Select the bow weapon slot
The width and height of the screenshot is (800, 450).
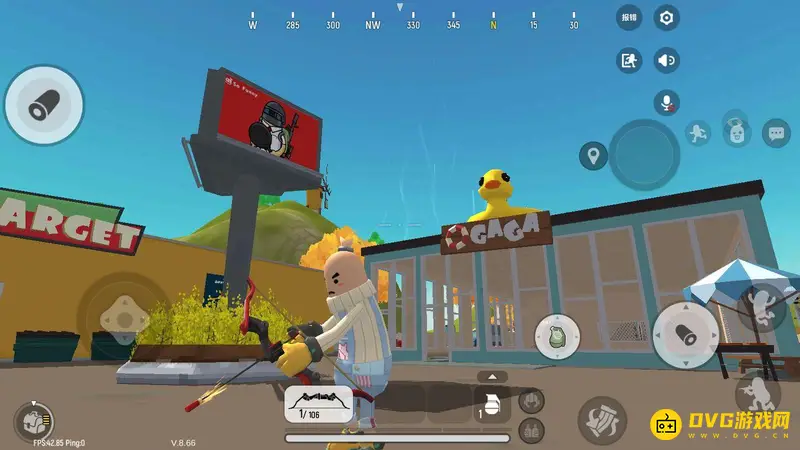tap(318, 404)
